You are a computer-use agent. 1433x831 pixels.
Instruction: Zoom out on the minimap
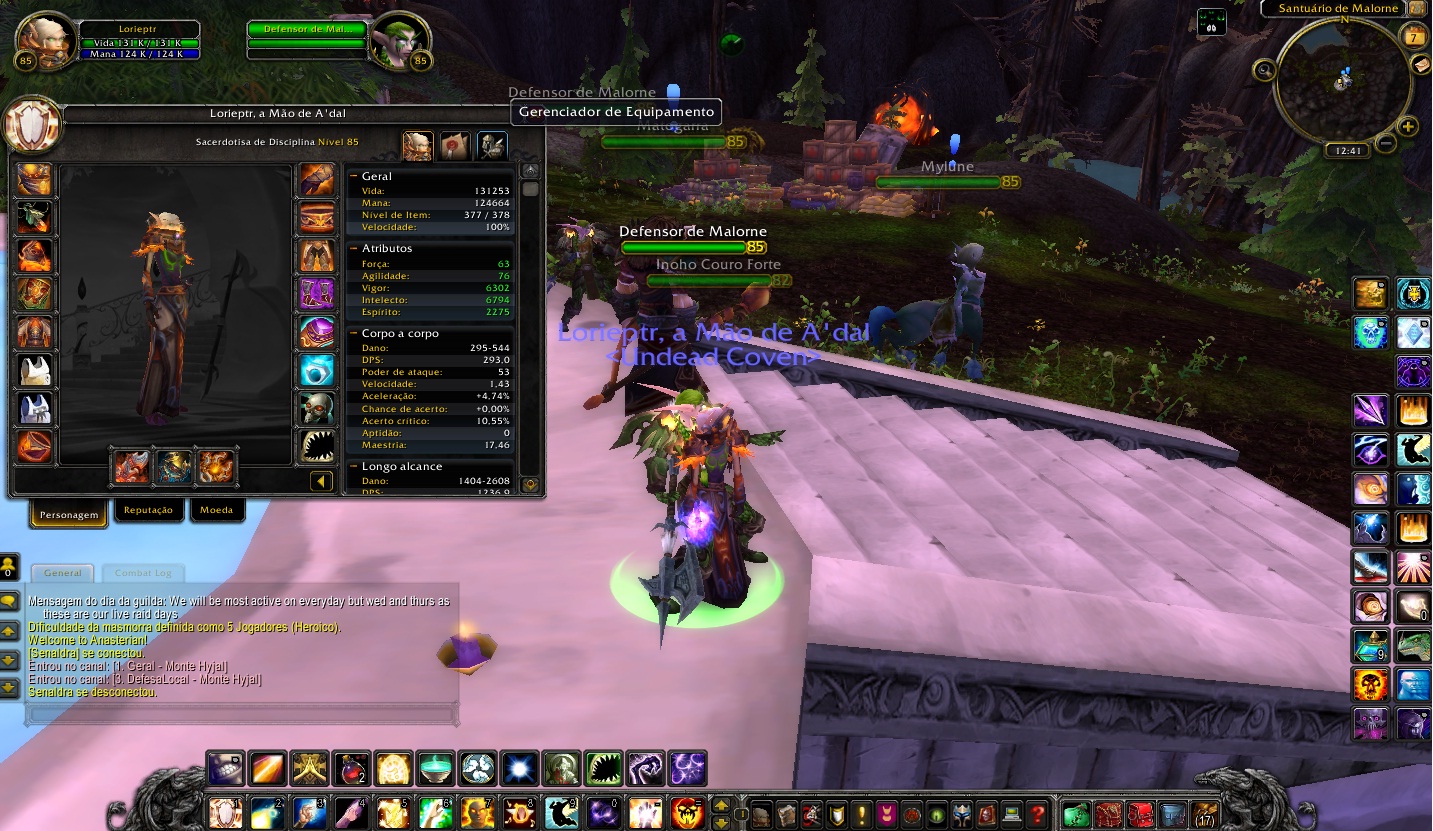pos(1385,143)
